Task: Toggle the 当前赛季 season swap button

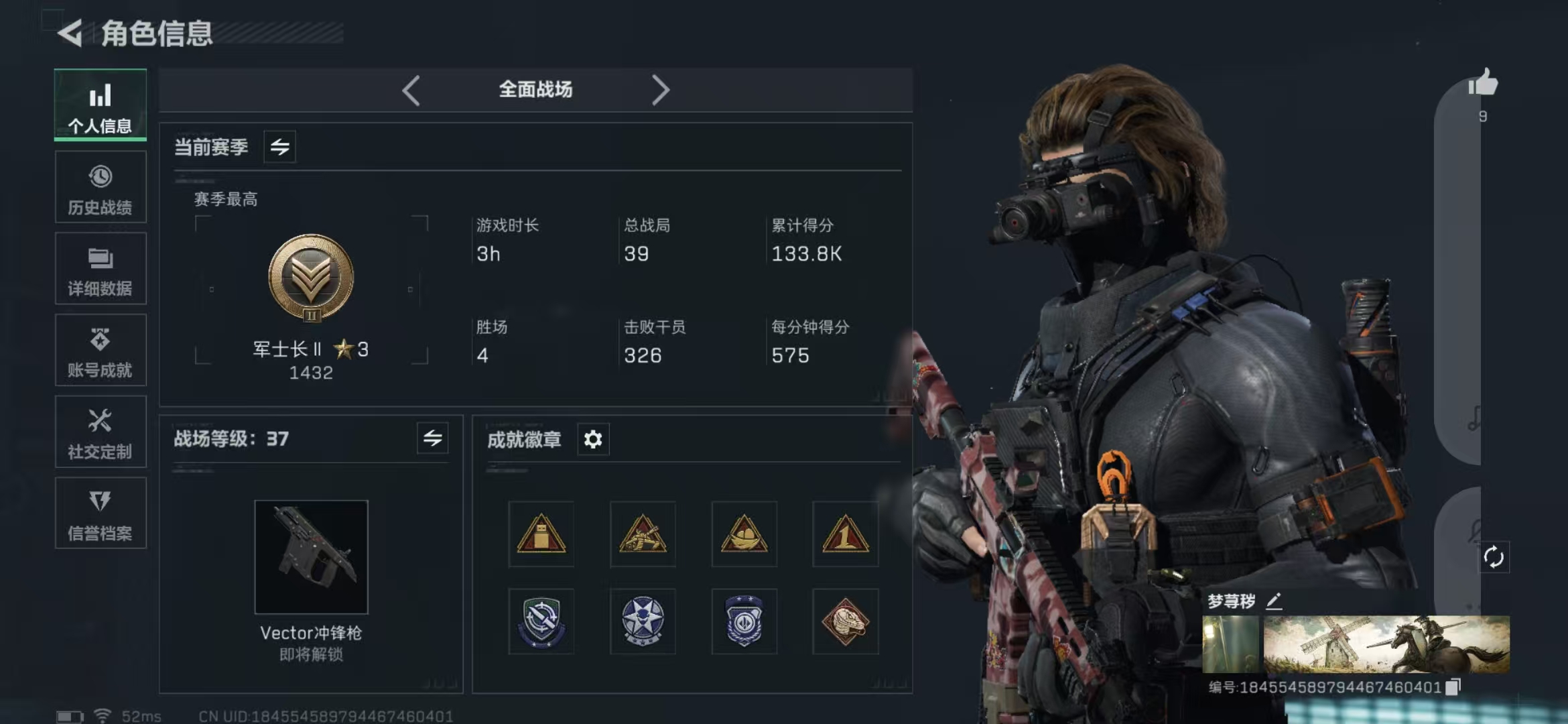Action: click(280, 147)
